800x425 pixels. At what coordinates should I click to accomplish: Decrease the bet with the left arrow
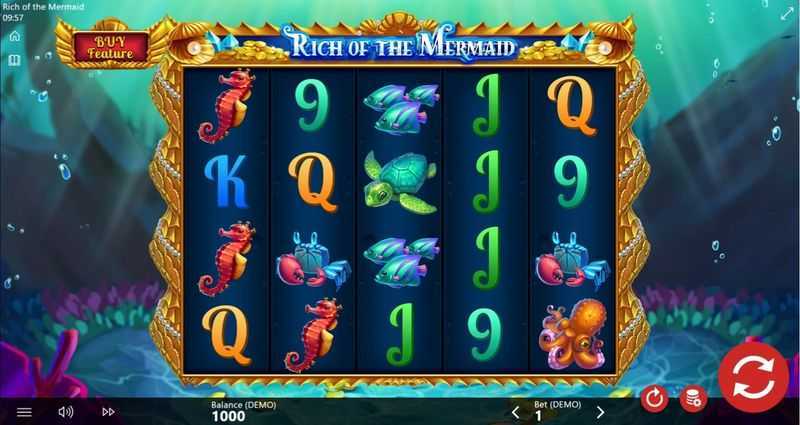(516, 411)
